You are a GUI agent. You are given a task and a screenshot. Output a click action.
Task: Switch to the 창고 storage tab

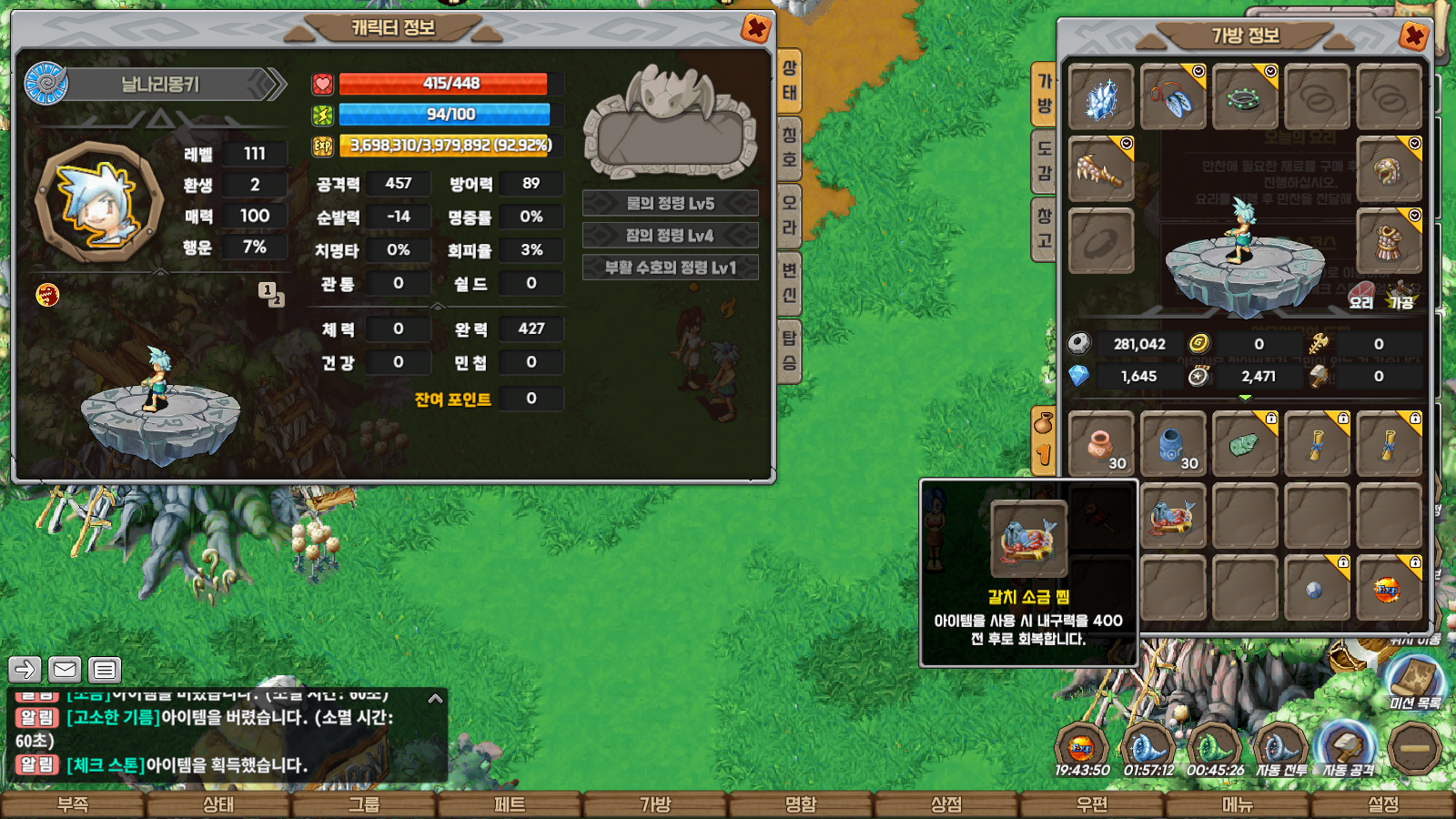[1044, 228]
